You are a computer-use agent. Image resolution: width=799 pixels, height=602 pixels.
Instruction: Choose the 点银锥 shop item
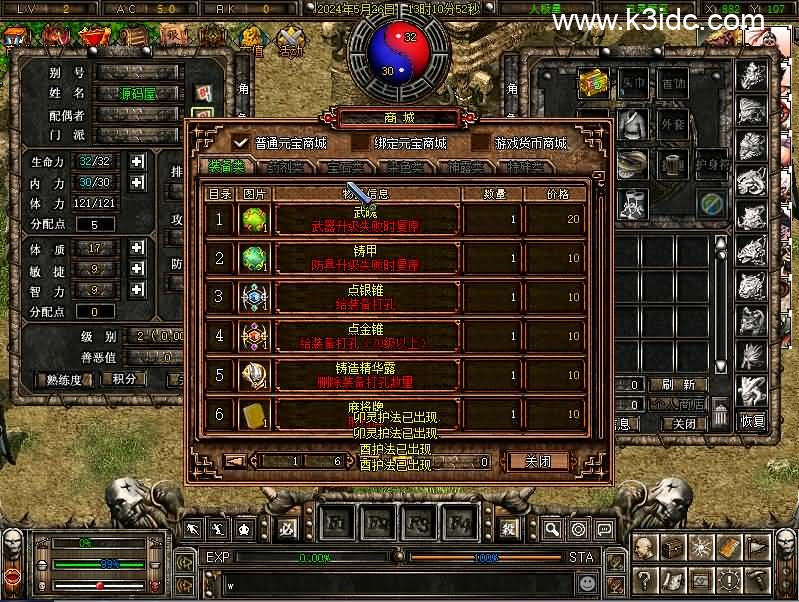(x=366, y=297)
